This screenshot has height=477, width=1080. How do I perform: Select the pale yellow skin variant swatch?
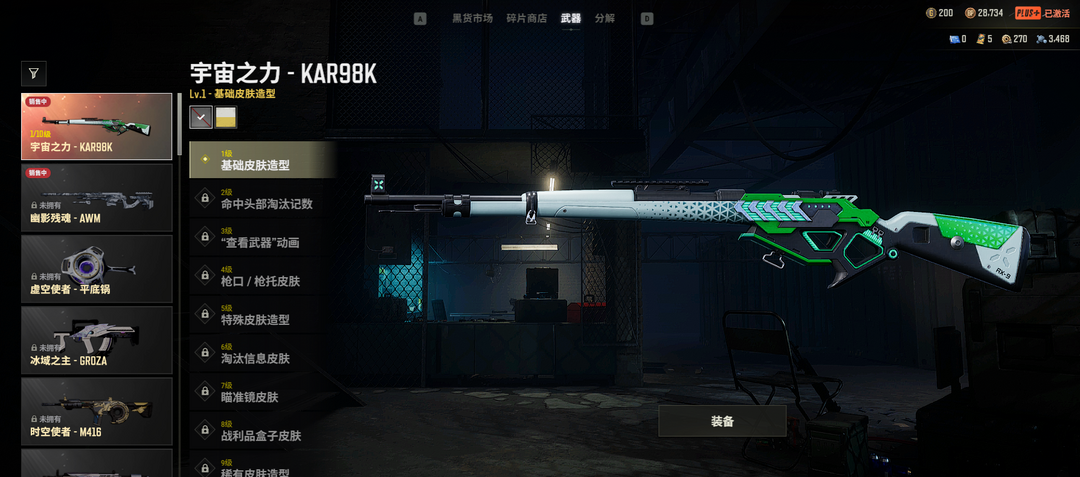pyautogui.click(x=226, y=118)
